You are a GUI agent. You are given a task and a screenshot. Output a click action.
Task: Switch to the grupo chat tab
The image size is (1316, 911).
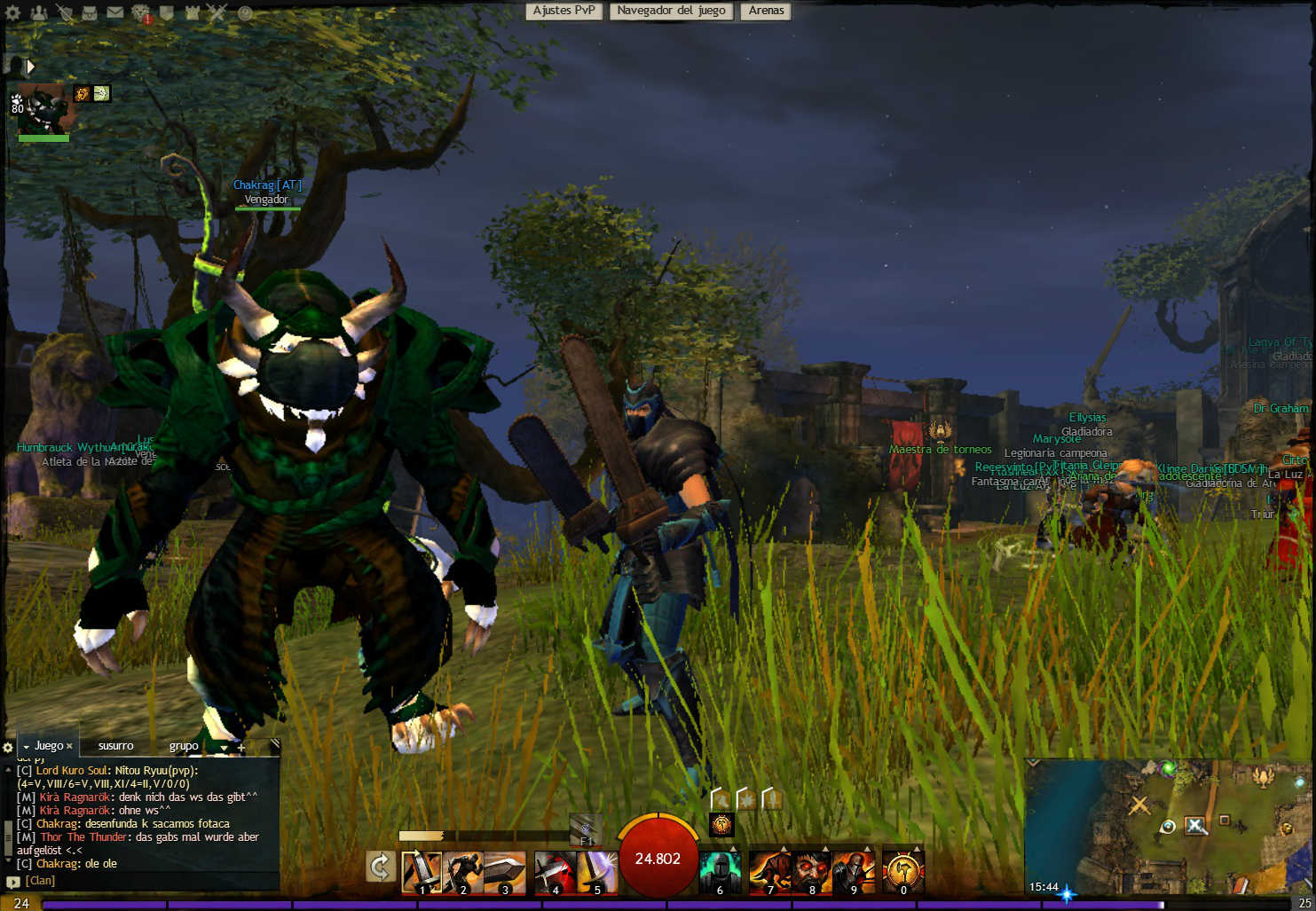point(184,746)
